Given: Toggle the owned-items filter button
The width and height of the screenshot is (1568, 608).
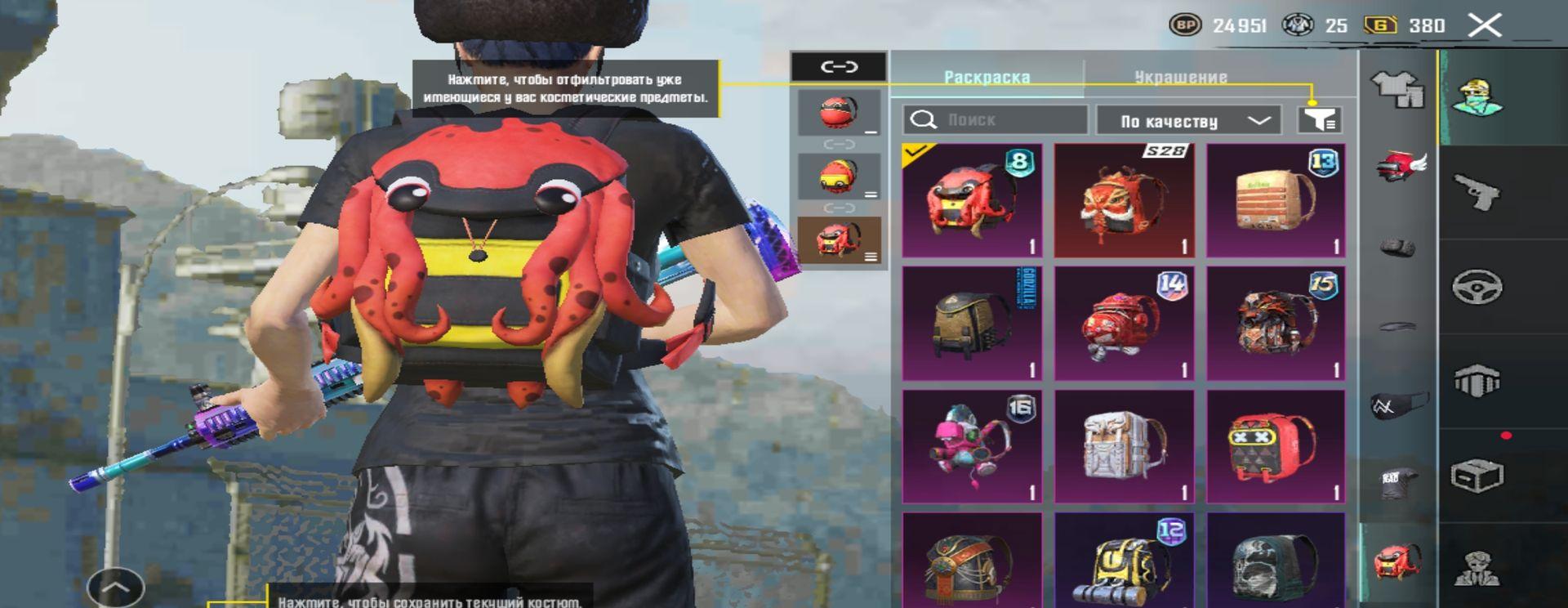Looking at the screenshot, I should pyautogui.click(x=1320, y=120).
